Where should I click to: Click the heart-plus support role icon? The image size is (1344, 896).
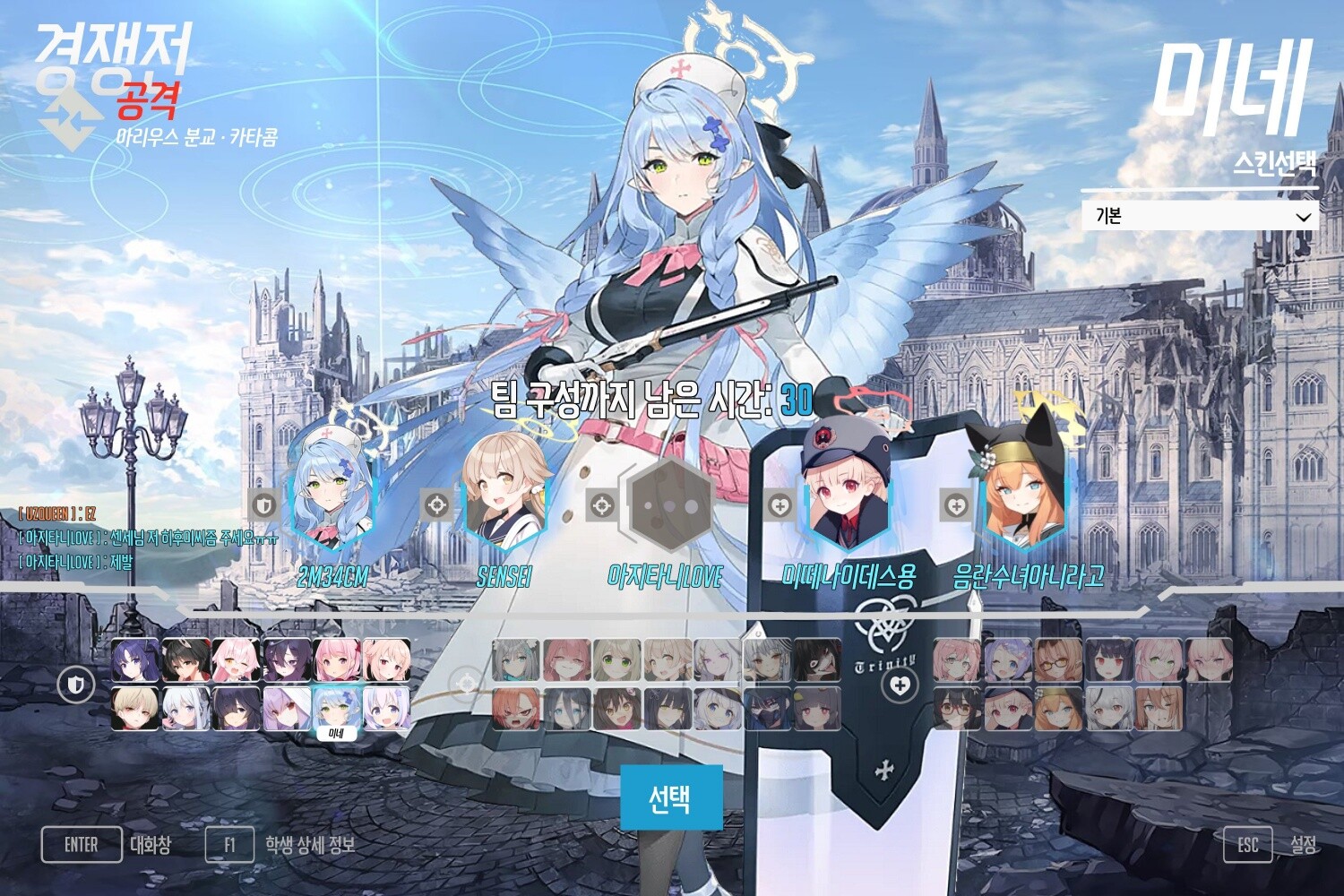tap(900, 685)
